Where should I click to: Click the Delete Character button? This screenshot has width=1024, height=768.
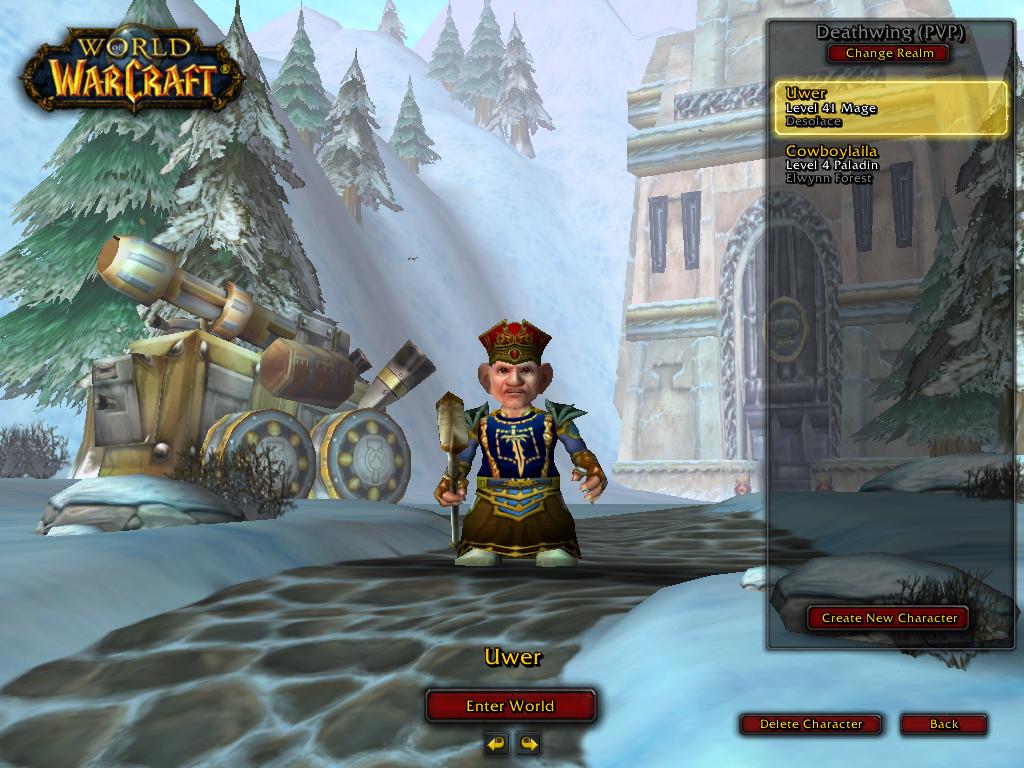[810, 724]
